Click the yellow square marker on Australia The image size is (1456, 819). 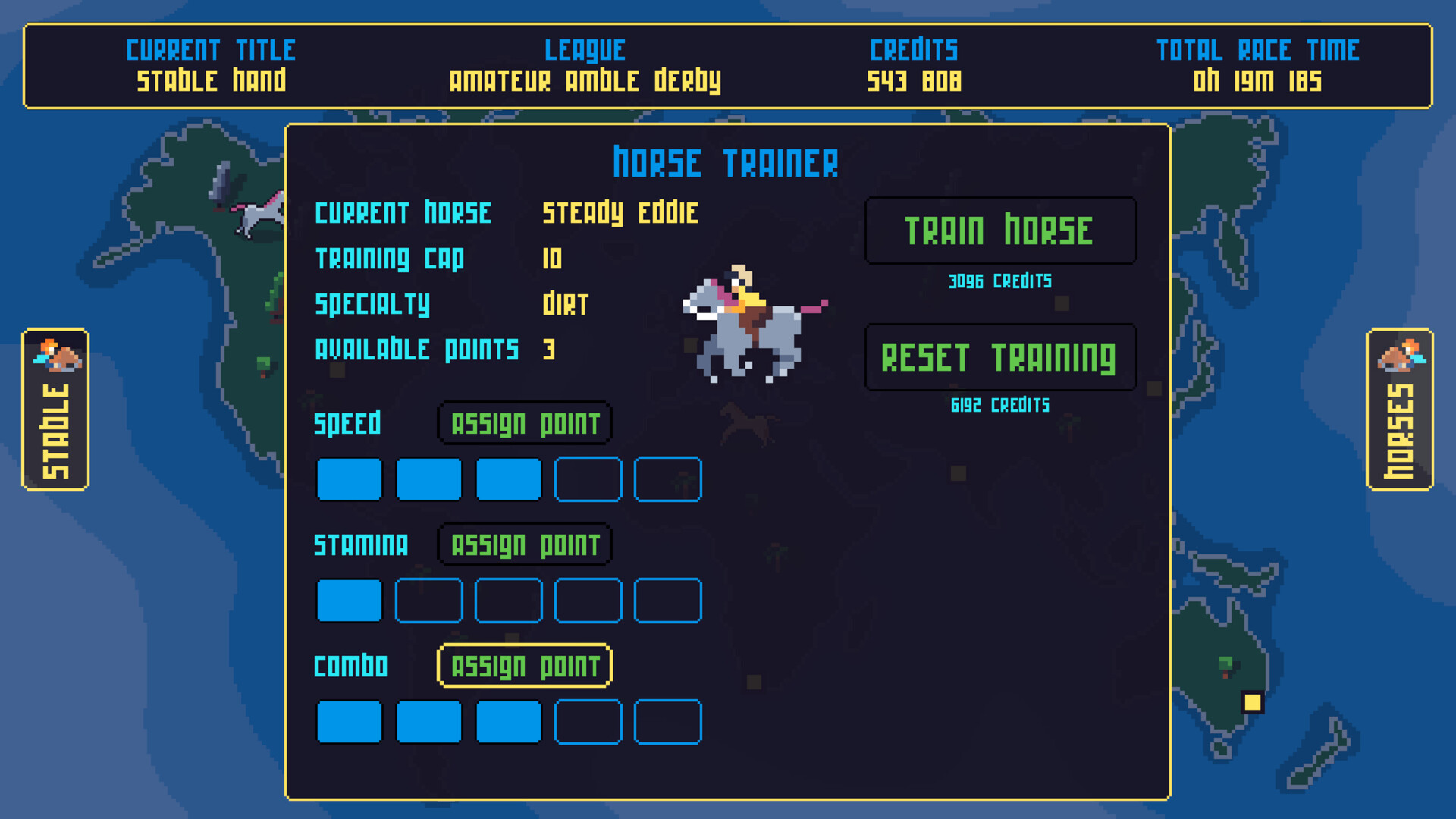[1251, 701]
